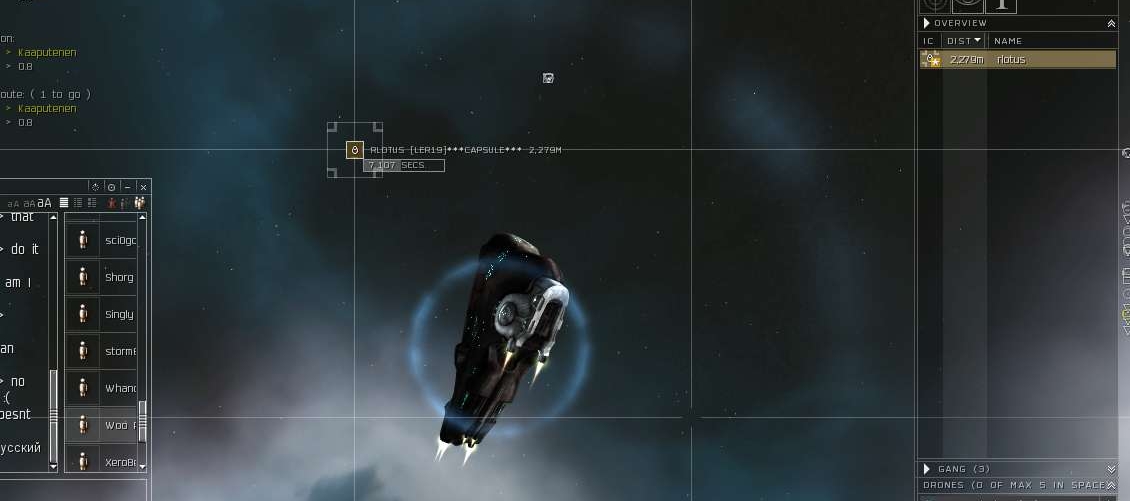Screen dimensions: 1130x501
Task: Click the rlotus capsule target bracket
Action: click(x=354, y=150)
